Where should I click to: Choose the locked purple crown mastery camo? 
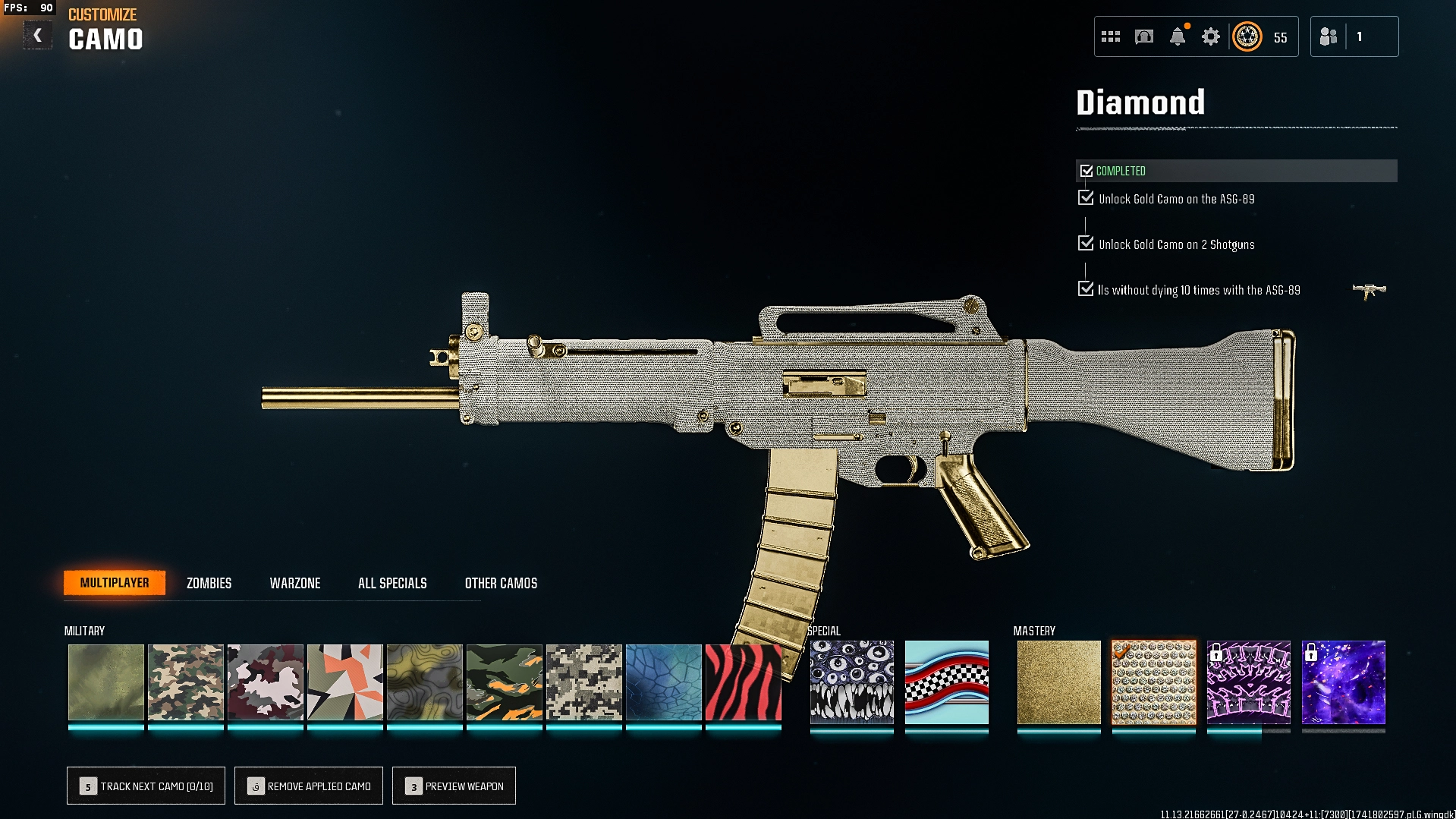1248,682
